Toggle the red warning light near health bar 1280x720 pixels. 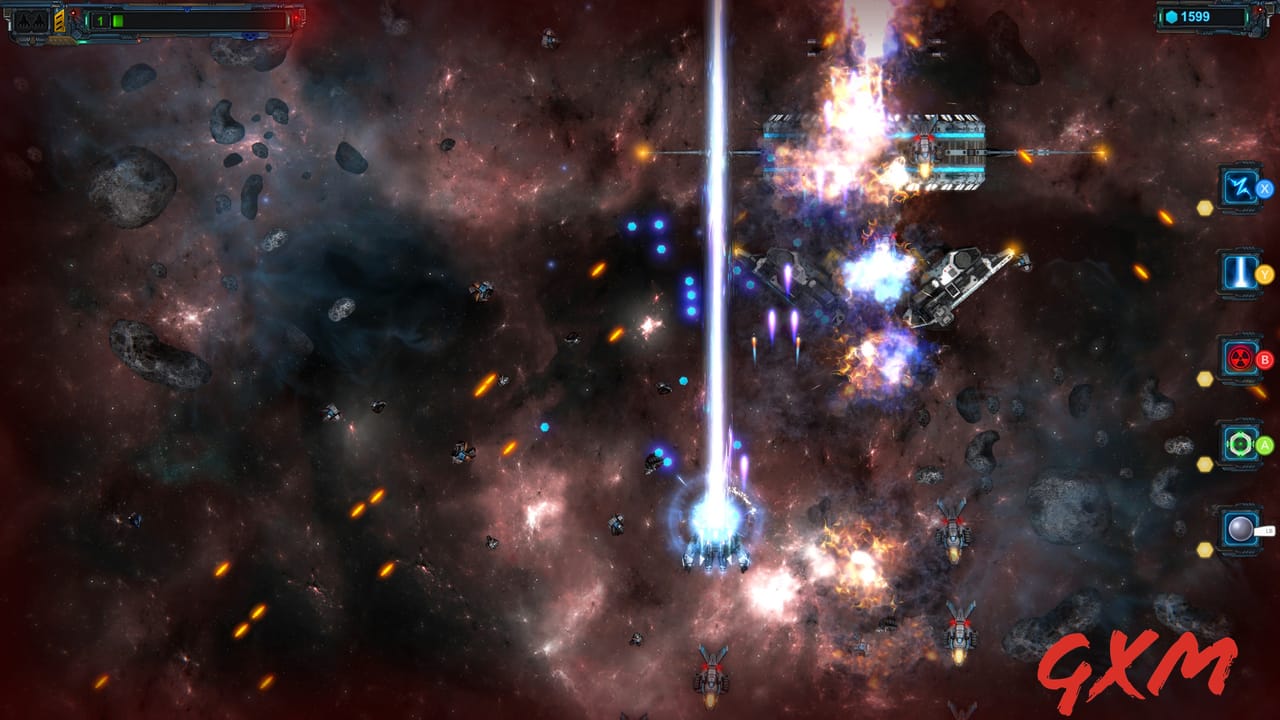point(74,13)
